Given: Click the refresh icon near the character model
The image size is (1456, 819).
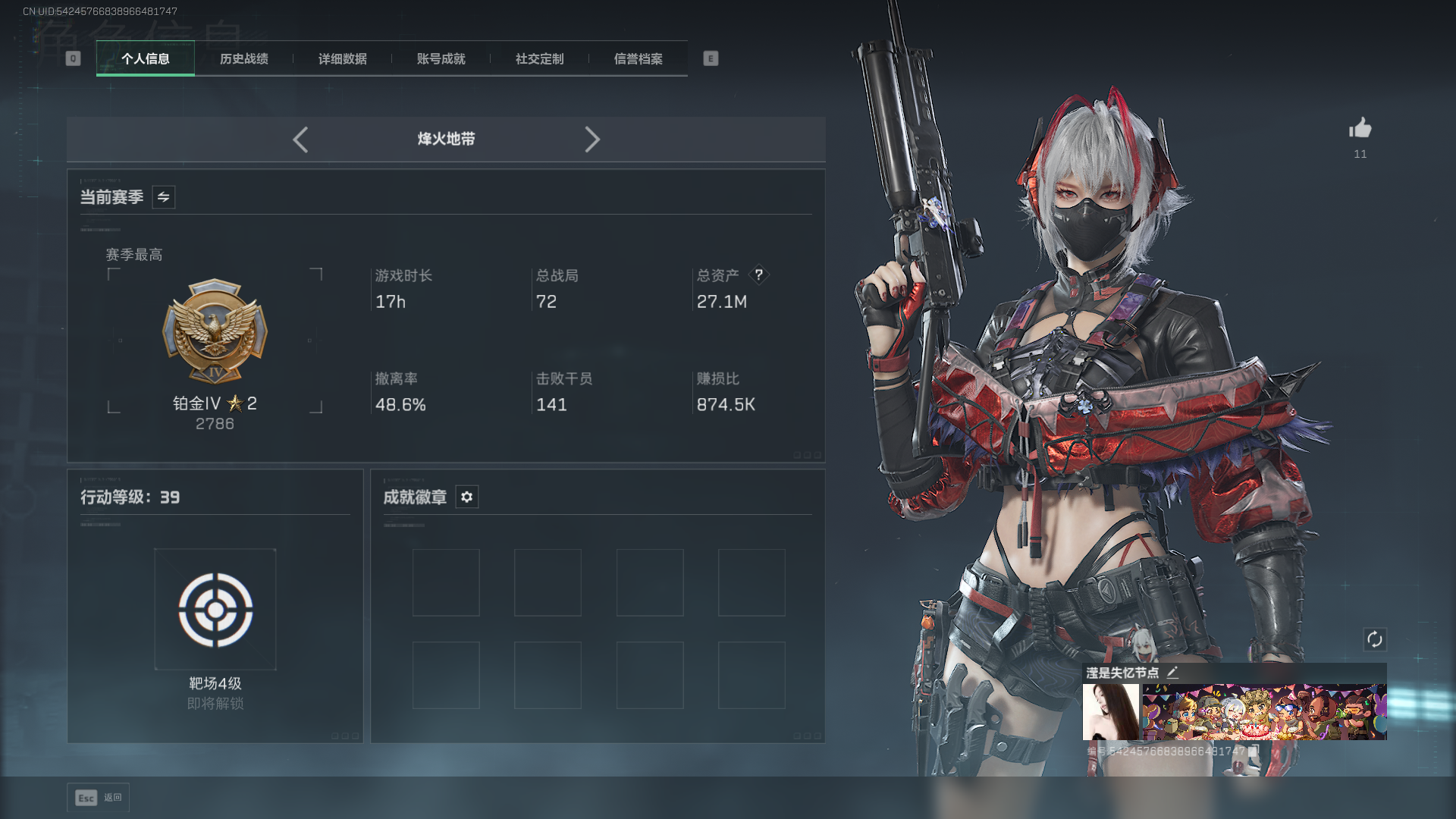Looking at the screenshot, I should [x=1376, y=640].
